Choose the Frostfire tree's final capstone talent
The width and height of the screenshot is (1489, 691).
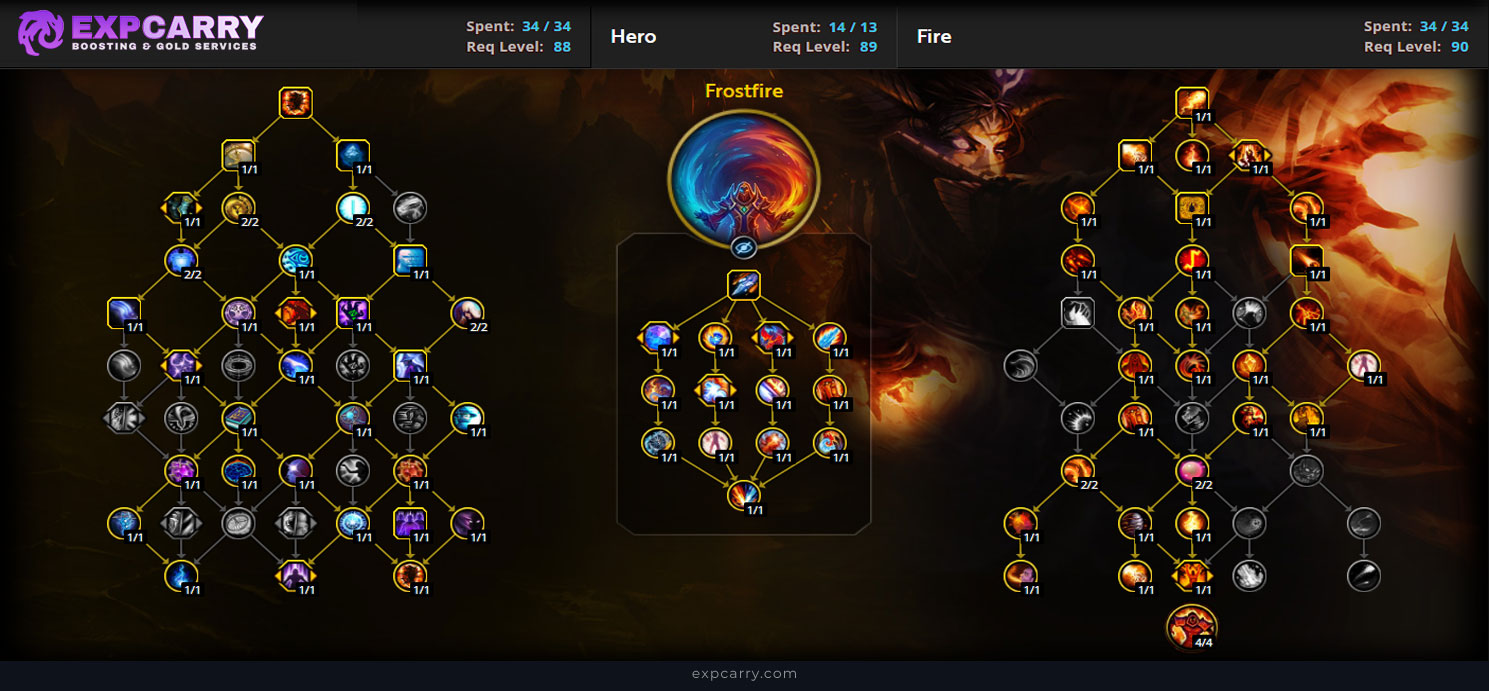coord(743,494)
